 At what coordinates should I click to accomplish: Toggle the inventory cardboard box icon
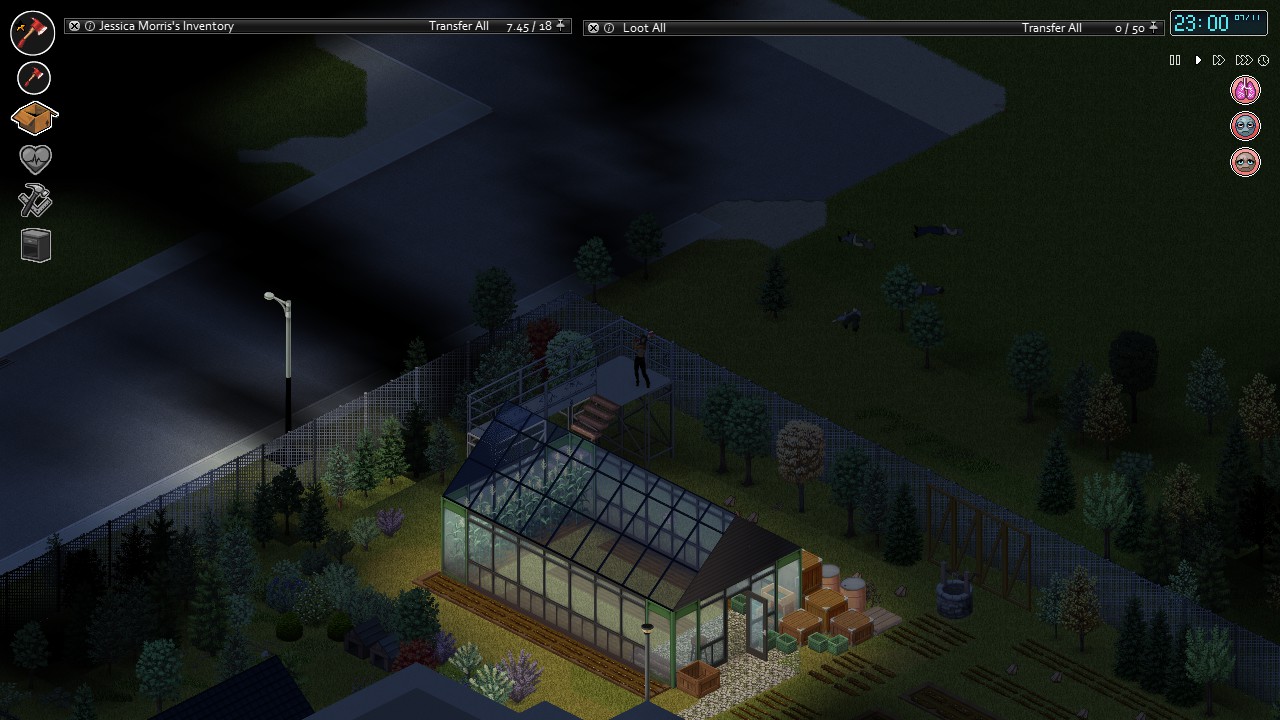coord(34,118)
